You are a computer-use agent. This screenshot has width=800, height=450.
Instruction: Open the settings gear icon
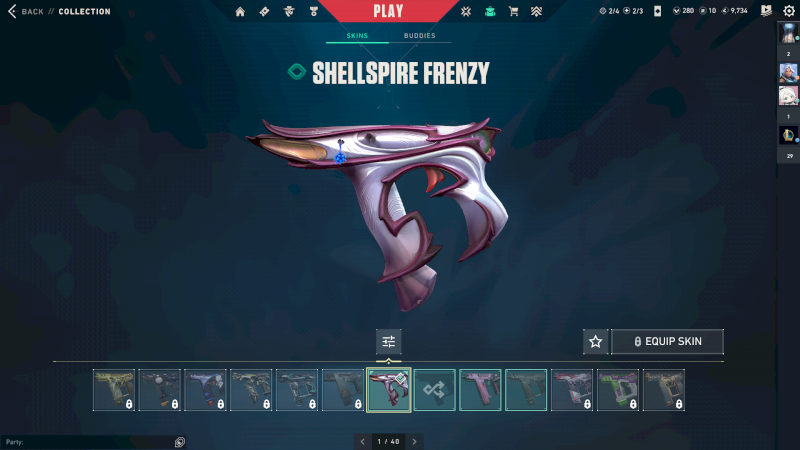(788, 11)
